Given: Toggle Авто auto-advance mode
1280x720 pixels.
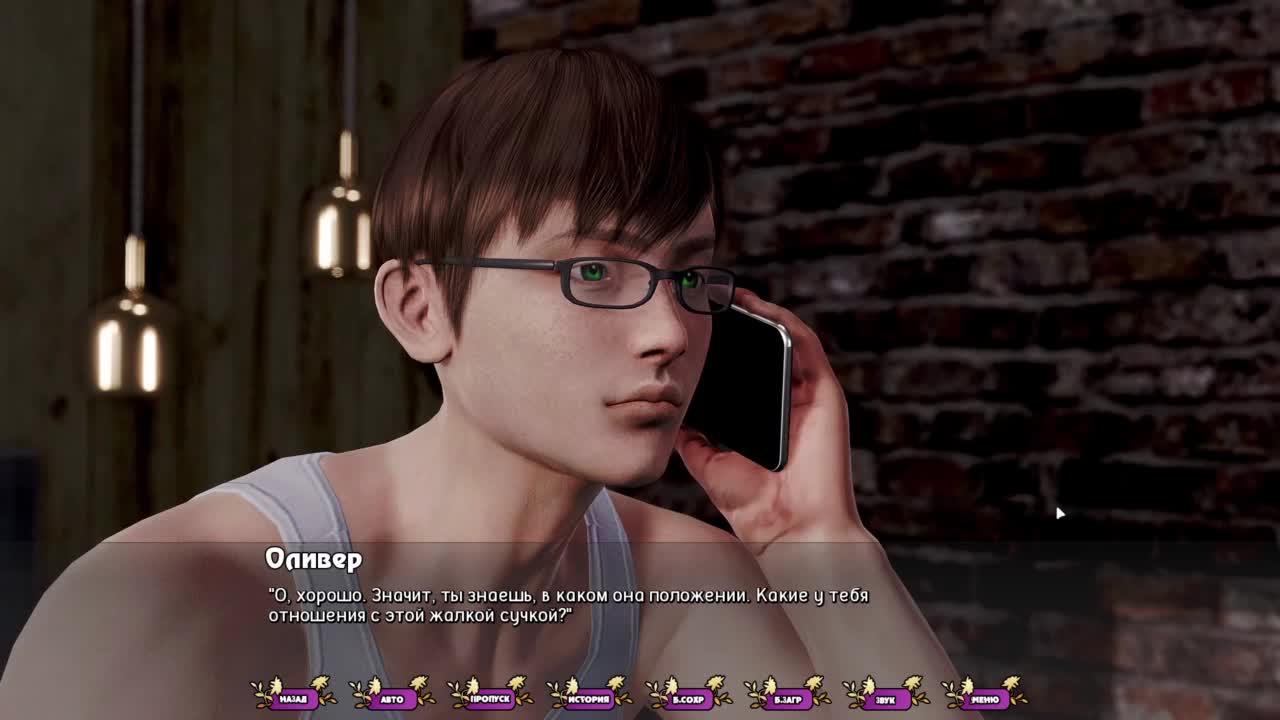Looking at the screenshot, I should click(x=392, y=699).
